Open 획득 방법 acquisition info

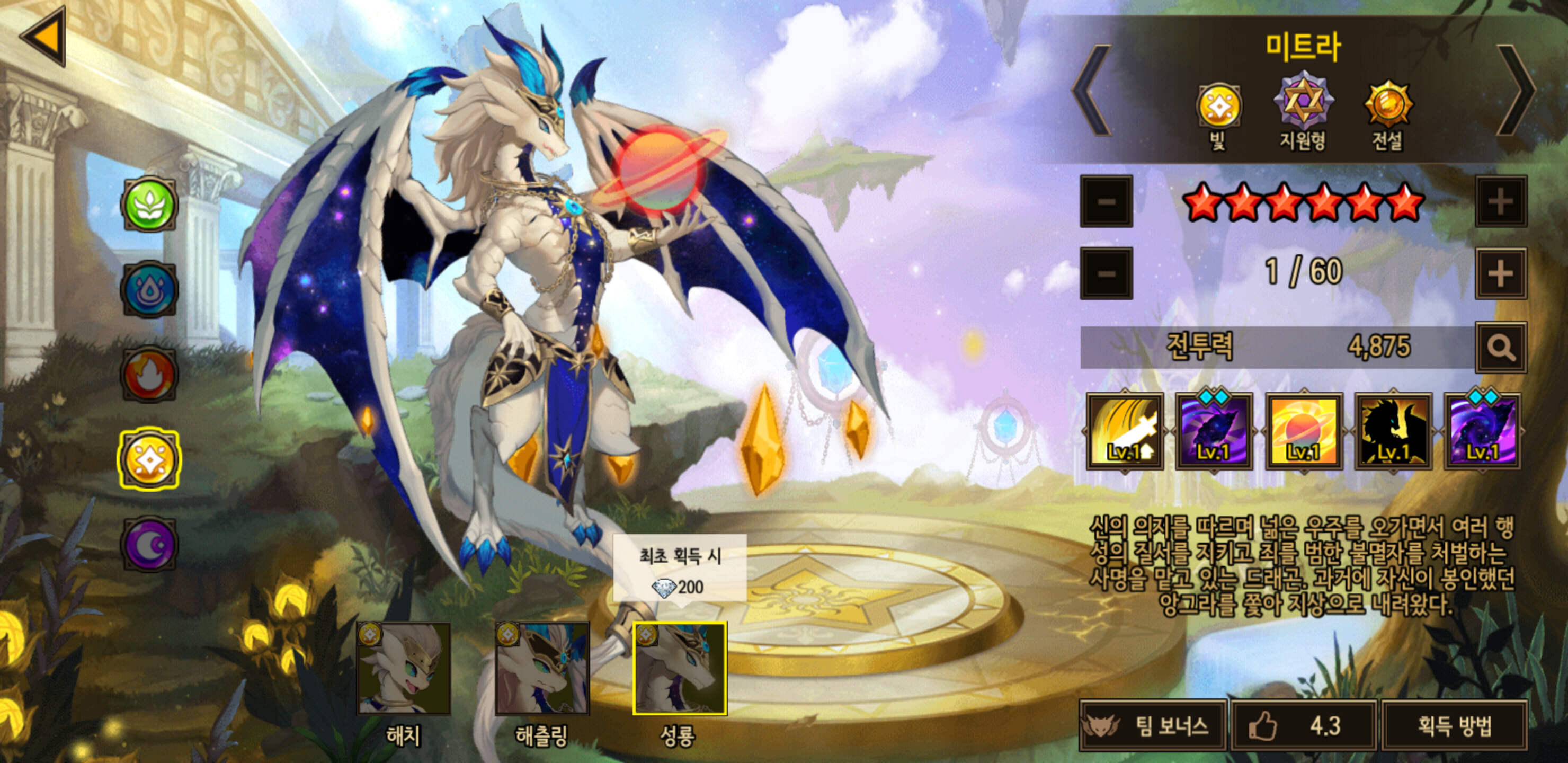[x=1455, y=725]
